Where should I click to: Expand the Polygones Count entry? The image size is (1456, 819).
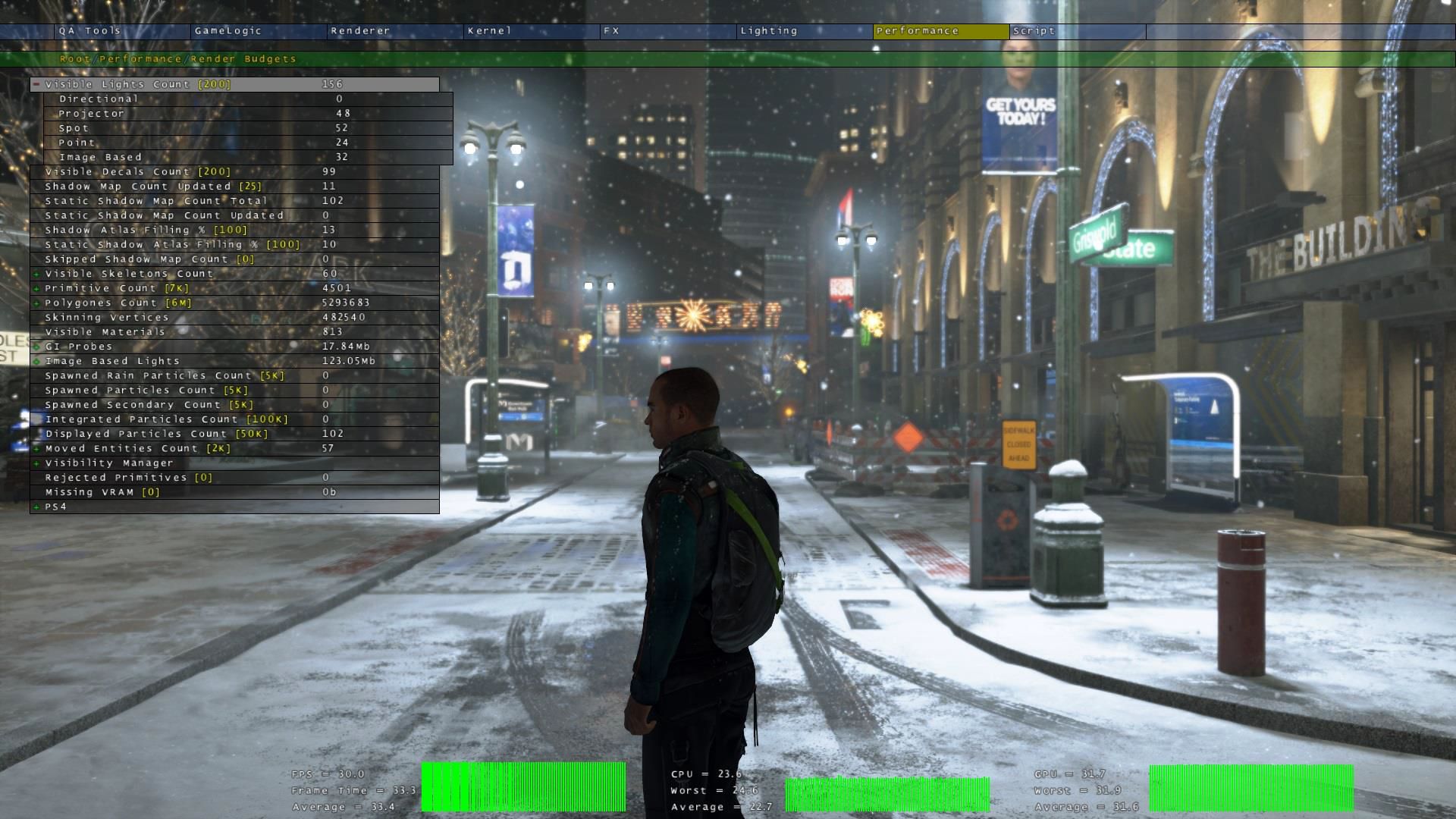pos(36,303)
